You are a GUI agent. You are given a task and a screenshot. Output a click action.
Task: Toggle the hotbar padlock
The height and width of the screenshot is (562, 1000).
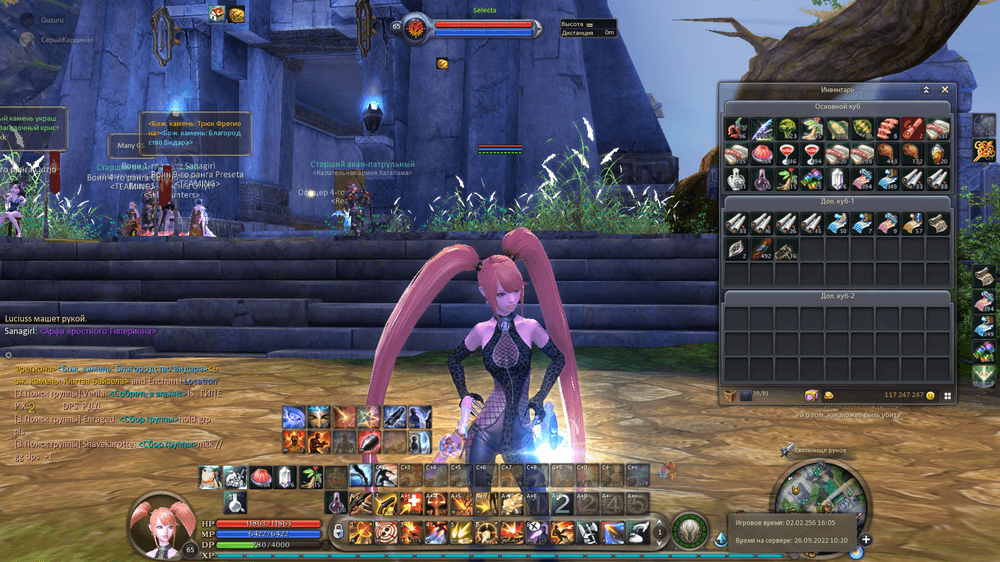(340, 530)
